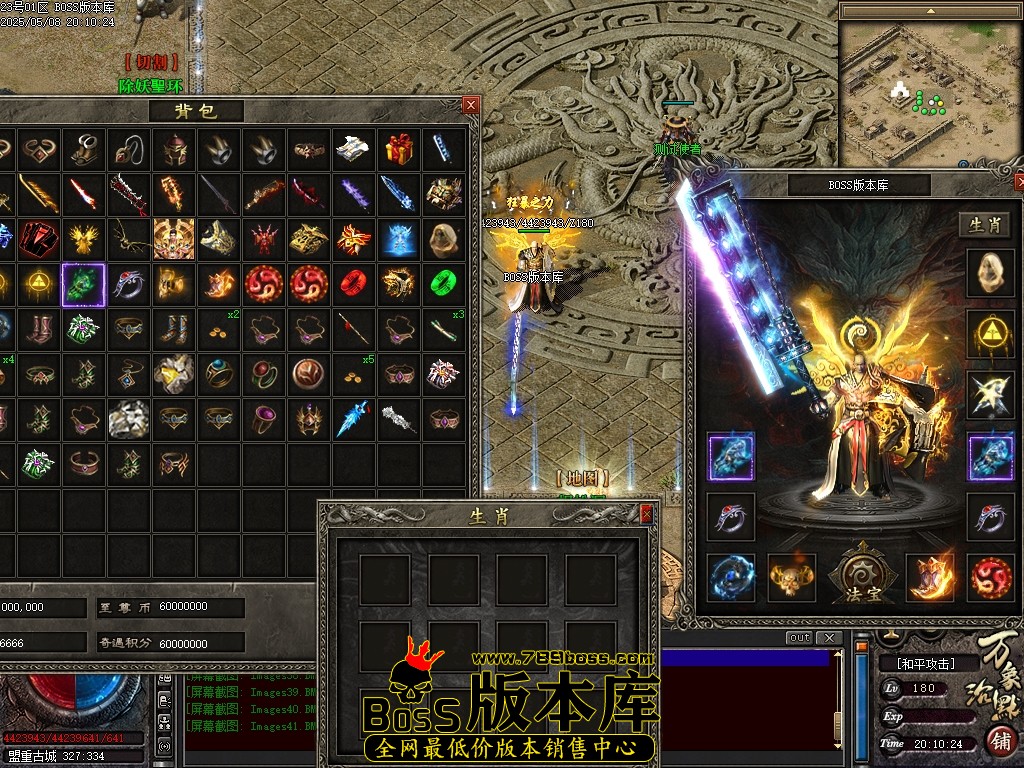This screenshot has height=768, width=1024.
Task: Select the blue ice crystal sword item
Action: (356, 418)
